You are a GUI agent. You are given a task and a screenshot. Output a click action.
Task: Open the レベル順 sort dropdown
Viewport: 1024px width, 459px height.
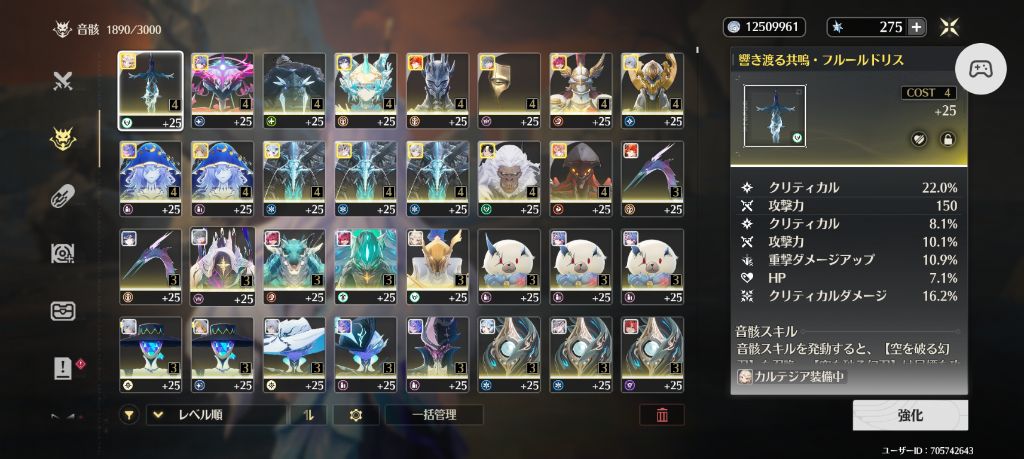click(x=215, y=415)
